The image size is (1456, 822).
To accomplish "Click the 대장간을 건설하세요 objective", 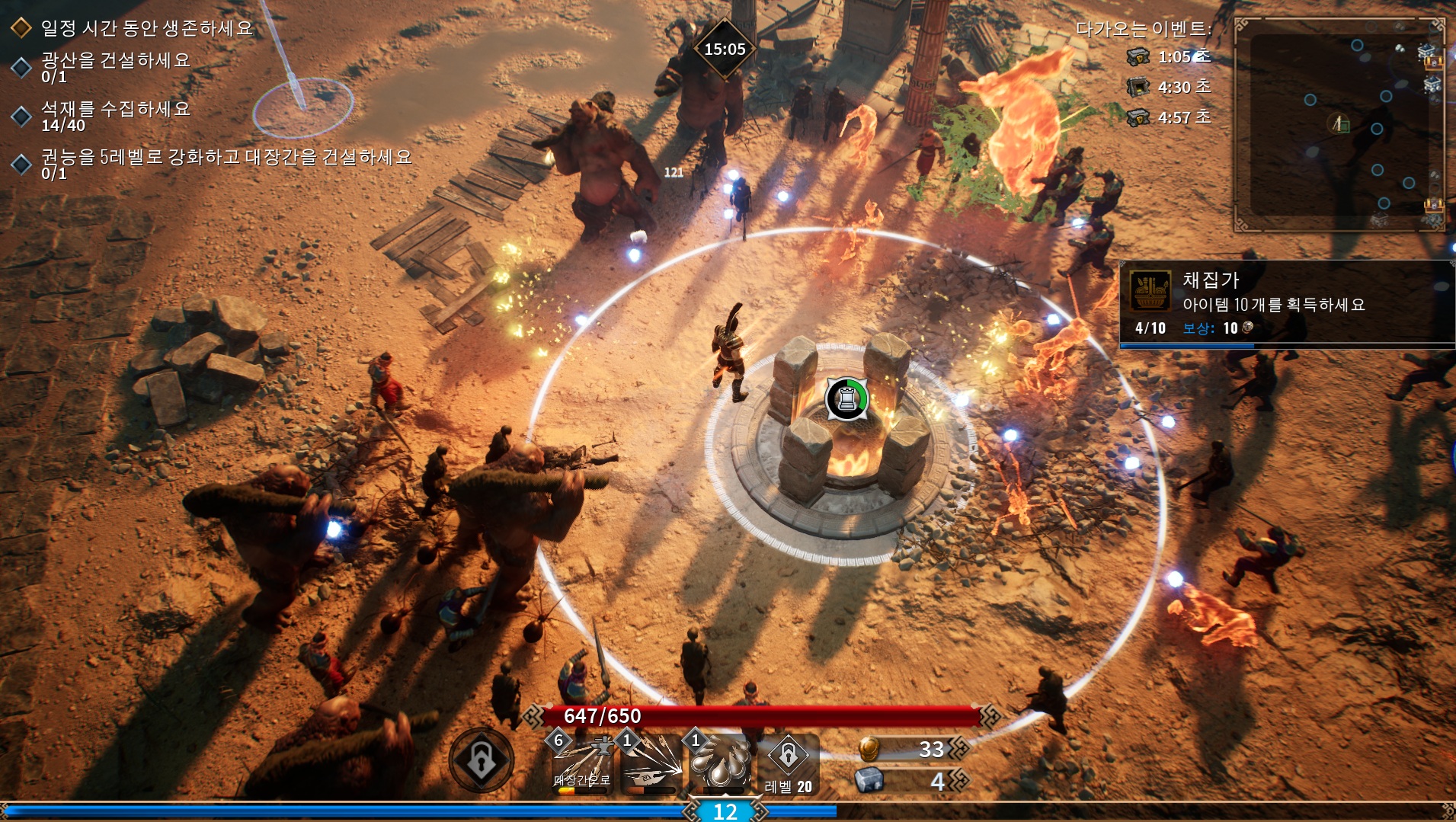I will [x=226, y=164].
